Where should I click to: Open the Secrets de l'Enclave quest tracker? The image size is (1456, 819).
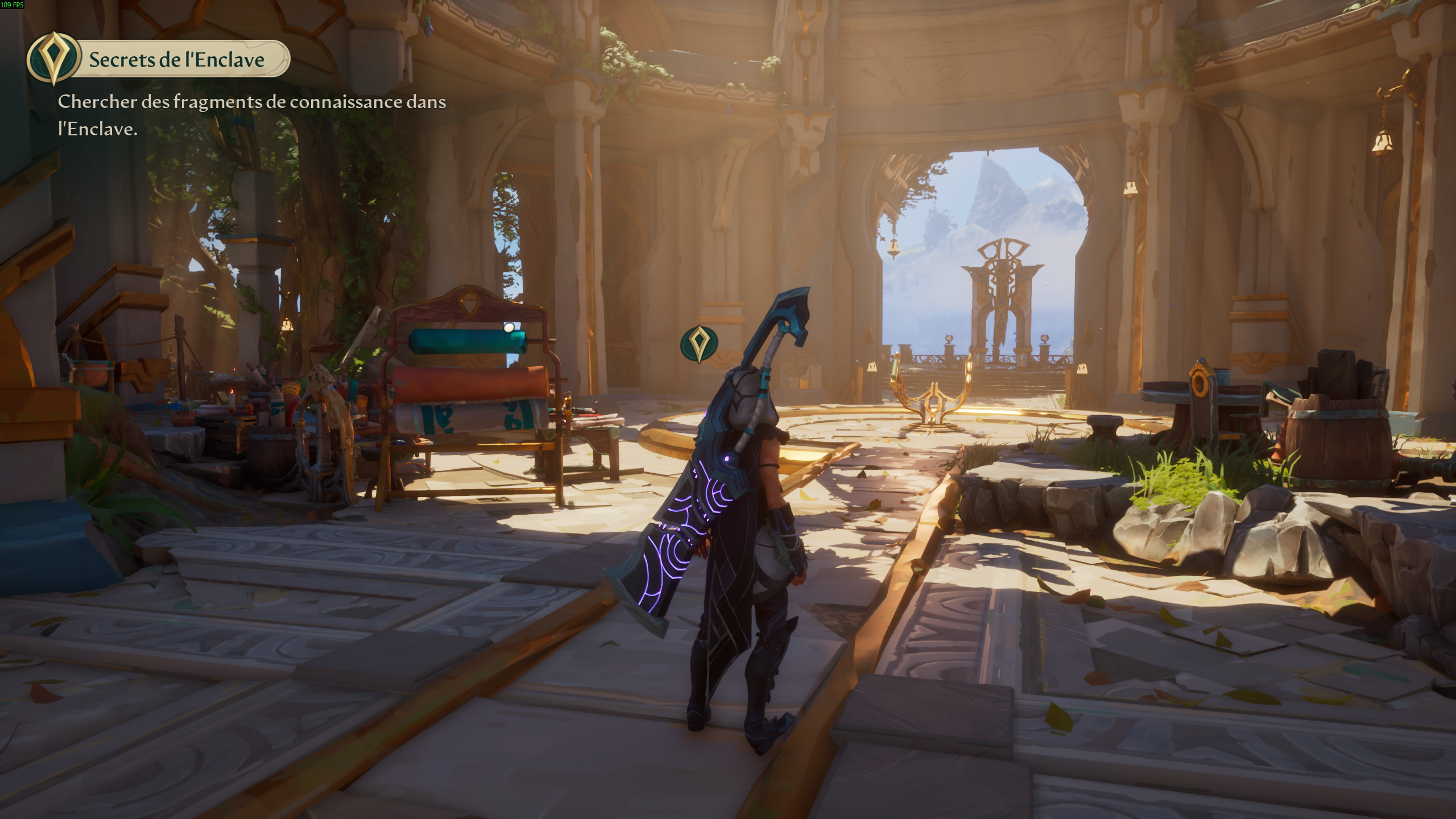coord(176,59)
